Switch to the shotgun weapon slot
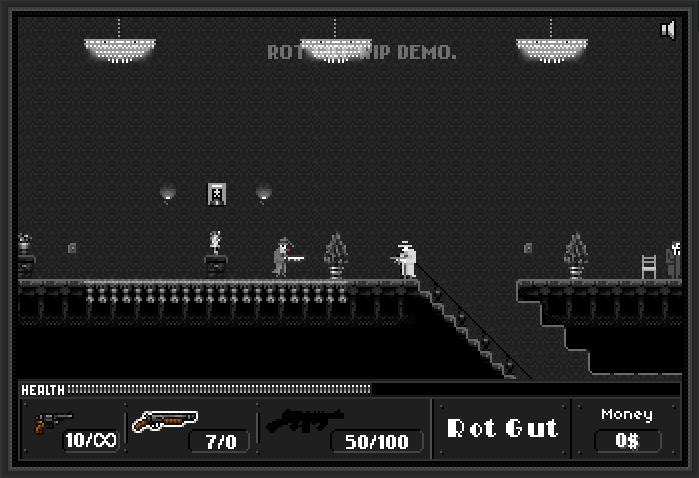This screenshot has height=478, width=699. (165, 423)
